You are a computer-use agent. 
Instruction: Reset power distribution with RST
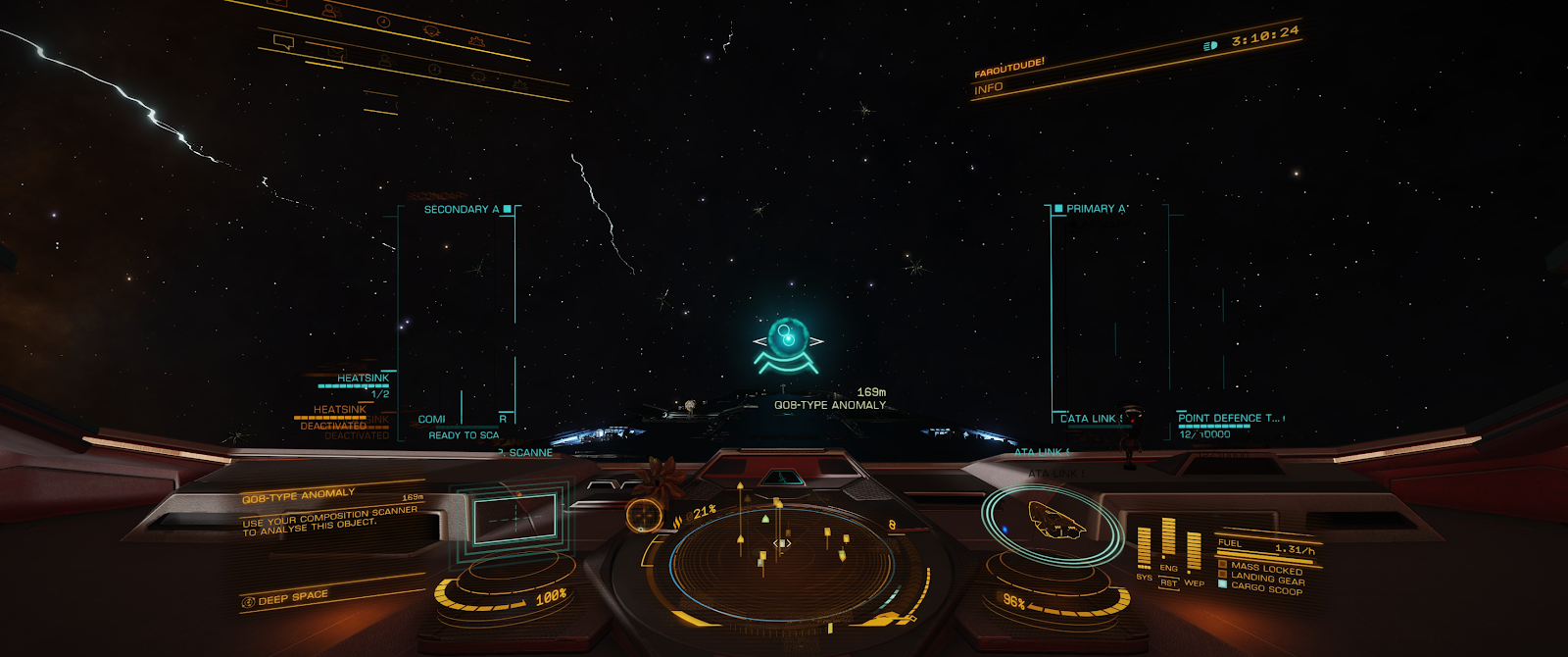pyautogui.click(x=1168, y=582)
